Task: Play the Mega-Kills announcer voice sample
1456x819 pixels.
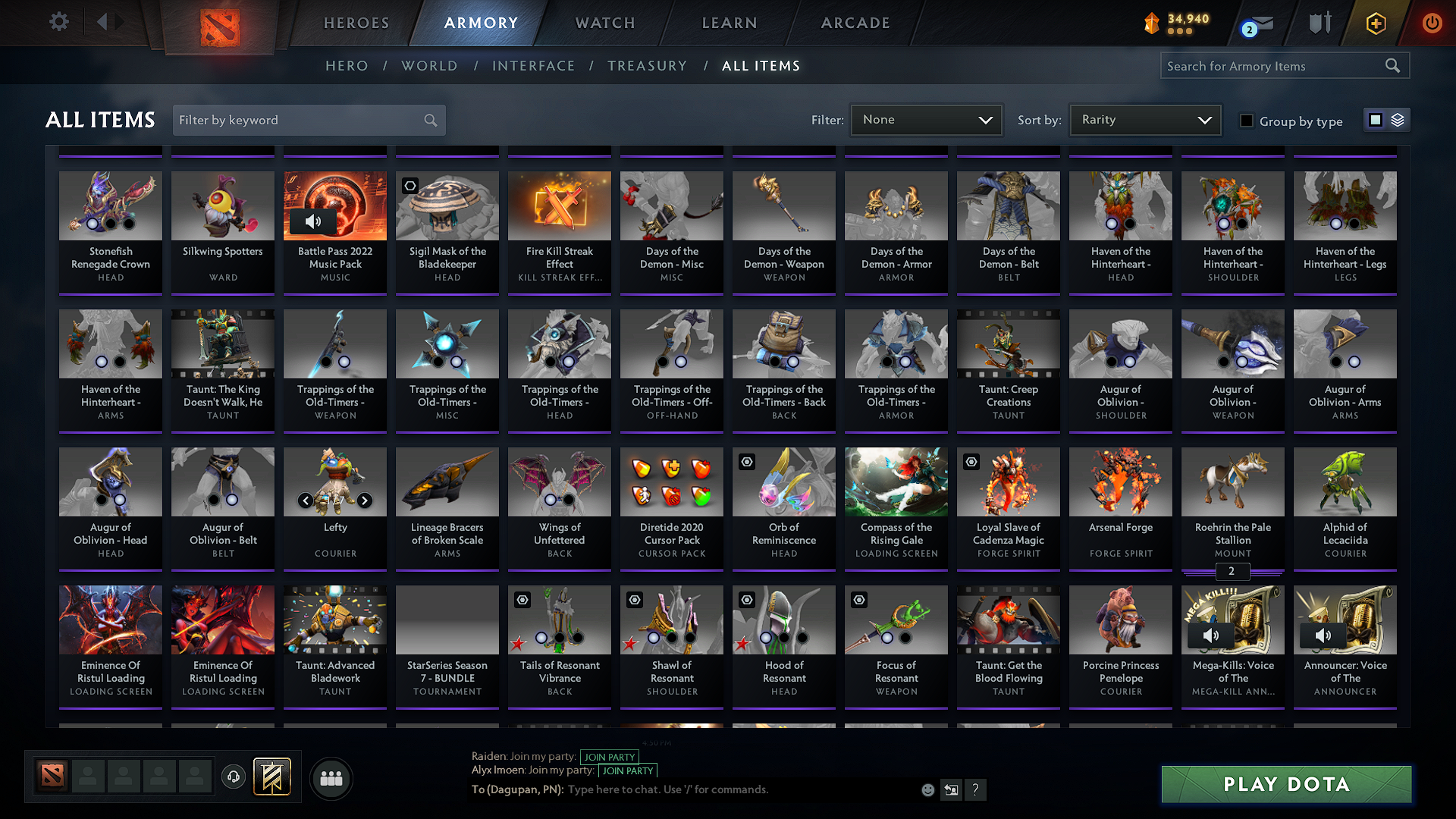Action: (1210, 636)
